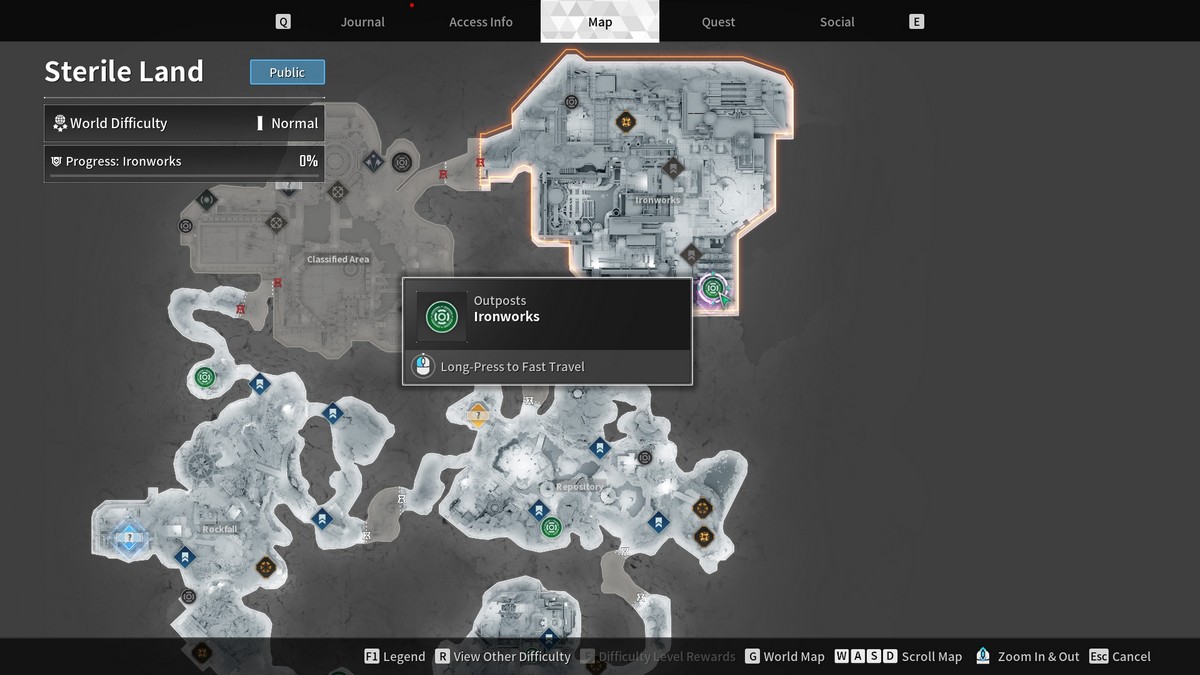Select the Ironworks outpost marker
Image resolution: width=1200 pixels, height=675 pixels.
pos(712,289)
